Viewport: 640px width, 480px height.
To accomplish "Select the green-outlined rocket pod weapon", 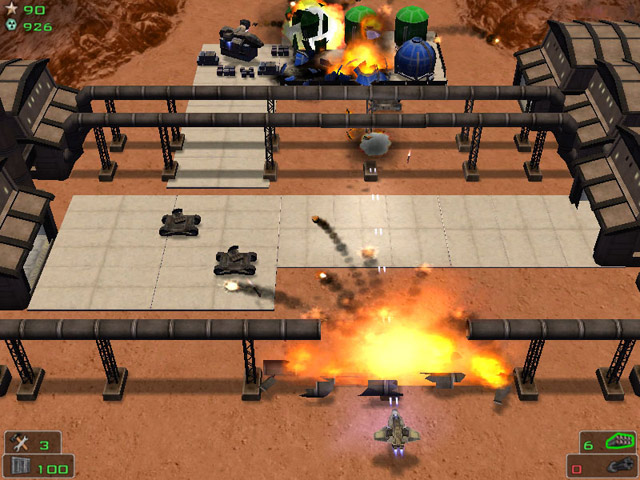I will point(620,442).
